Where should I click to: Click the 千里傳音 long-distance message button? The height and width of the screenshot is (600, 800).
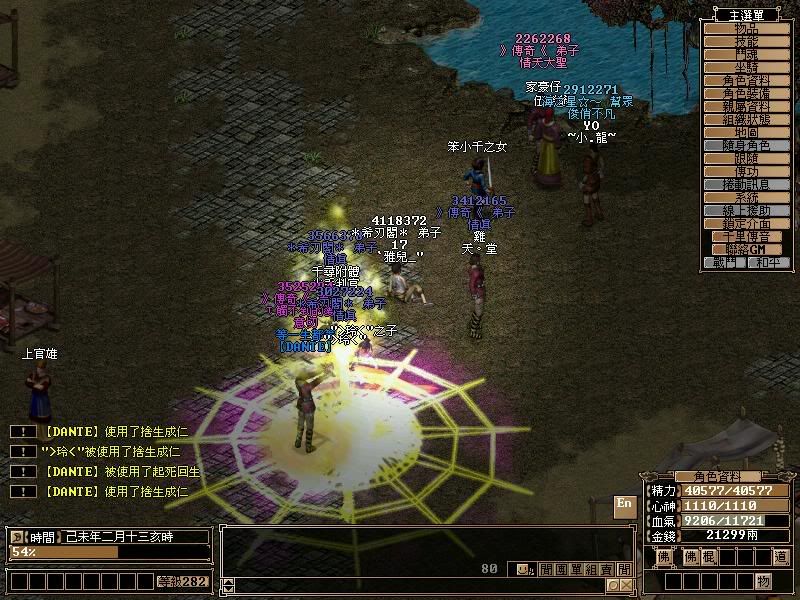pos(746,237)
